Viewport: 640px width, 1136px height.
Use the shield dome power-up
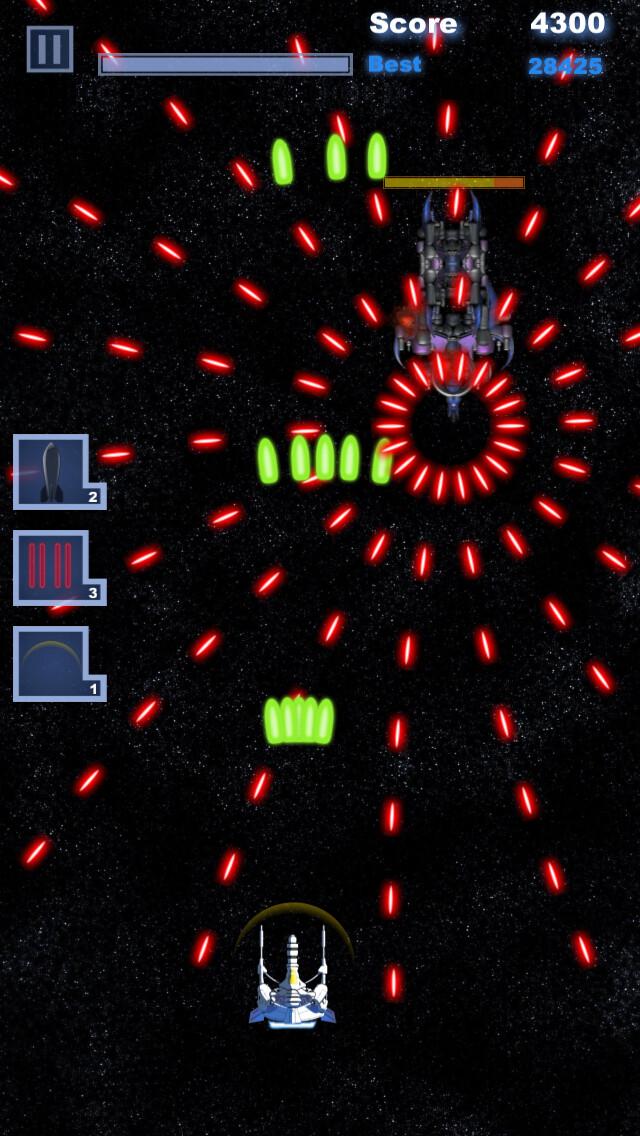(x=52, y=662)
